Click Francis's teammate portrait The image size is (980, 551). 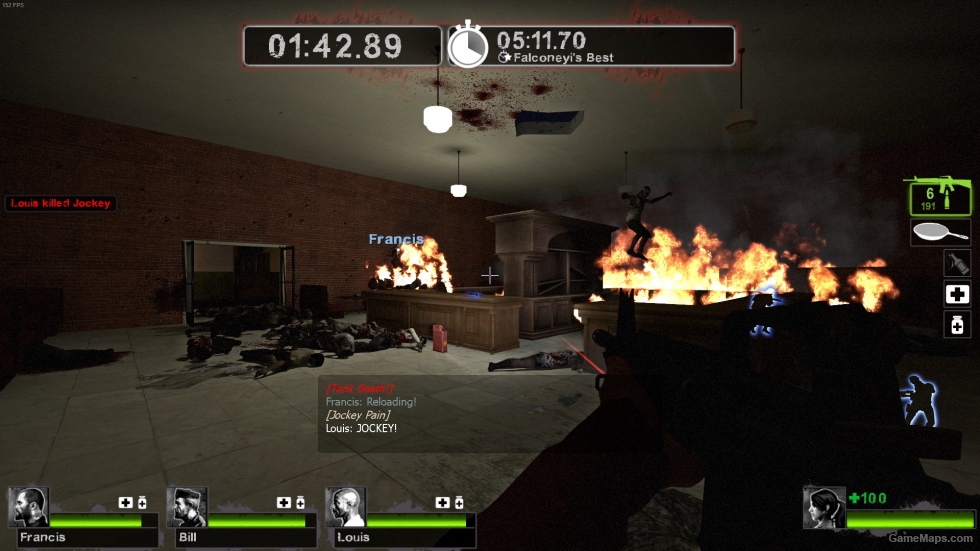coord(29,507)
